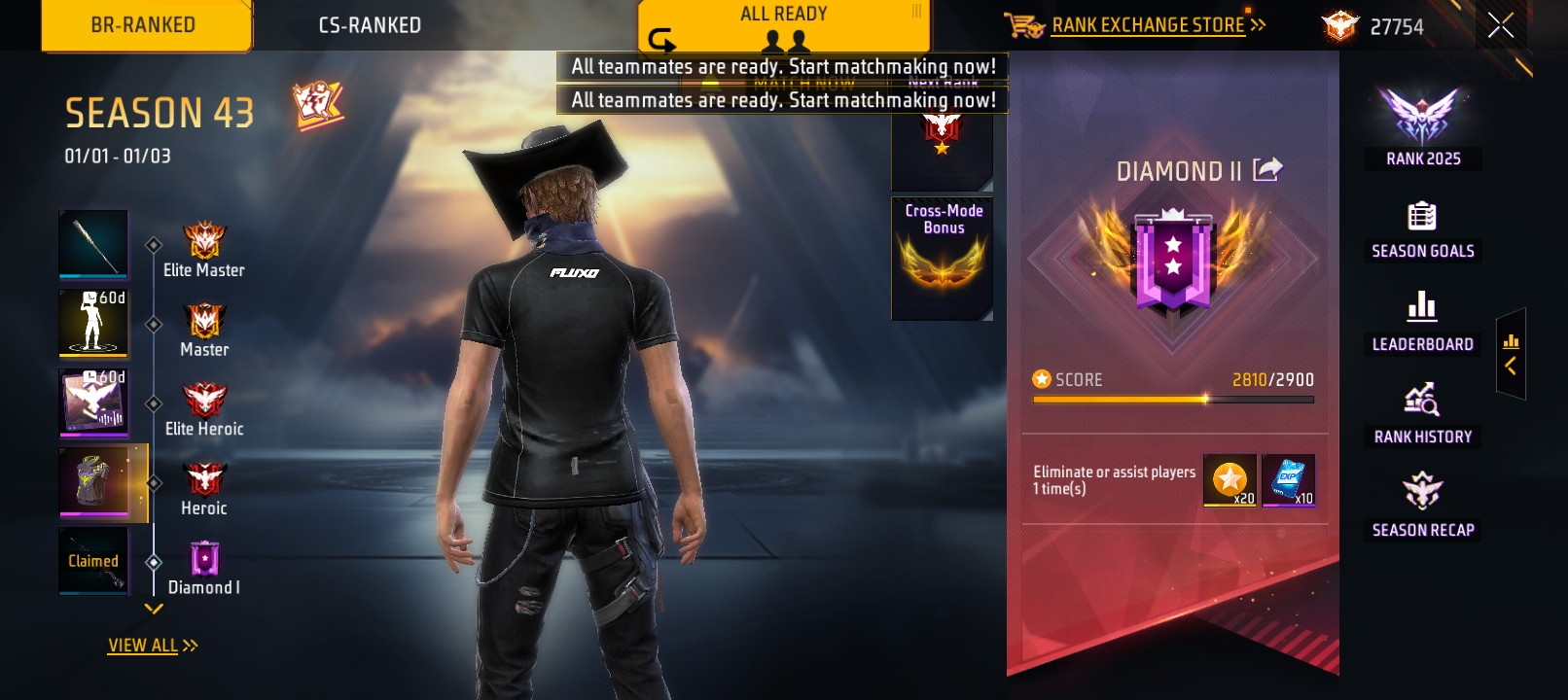
Task: Open Rank History
Action: (x=1422, y=415)
